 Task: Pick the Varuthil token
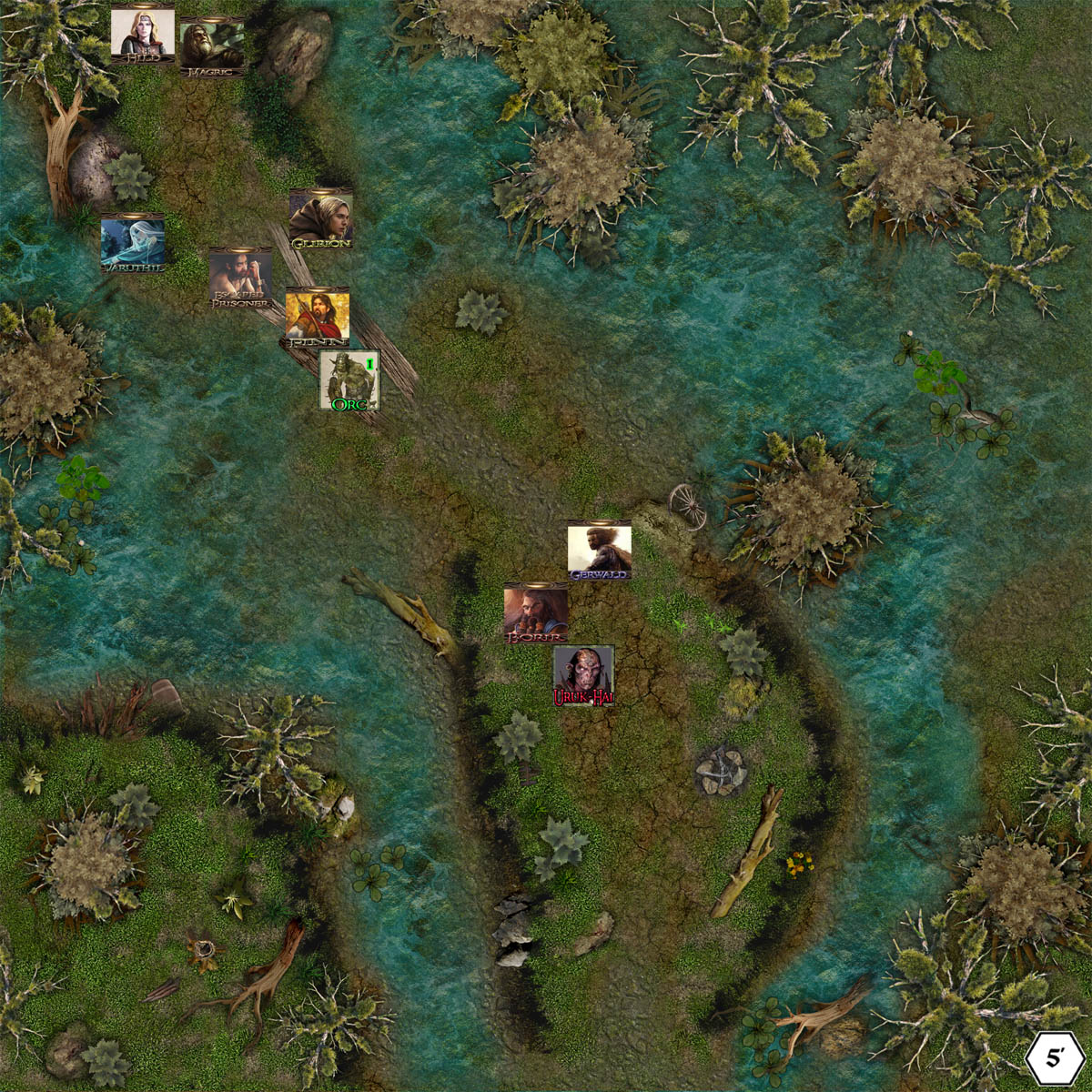[133, 244]
